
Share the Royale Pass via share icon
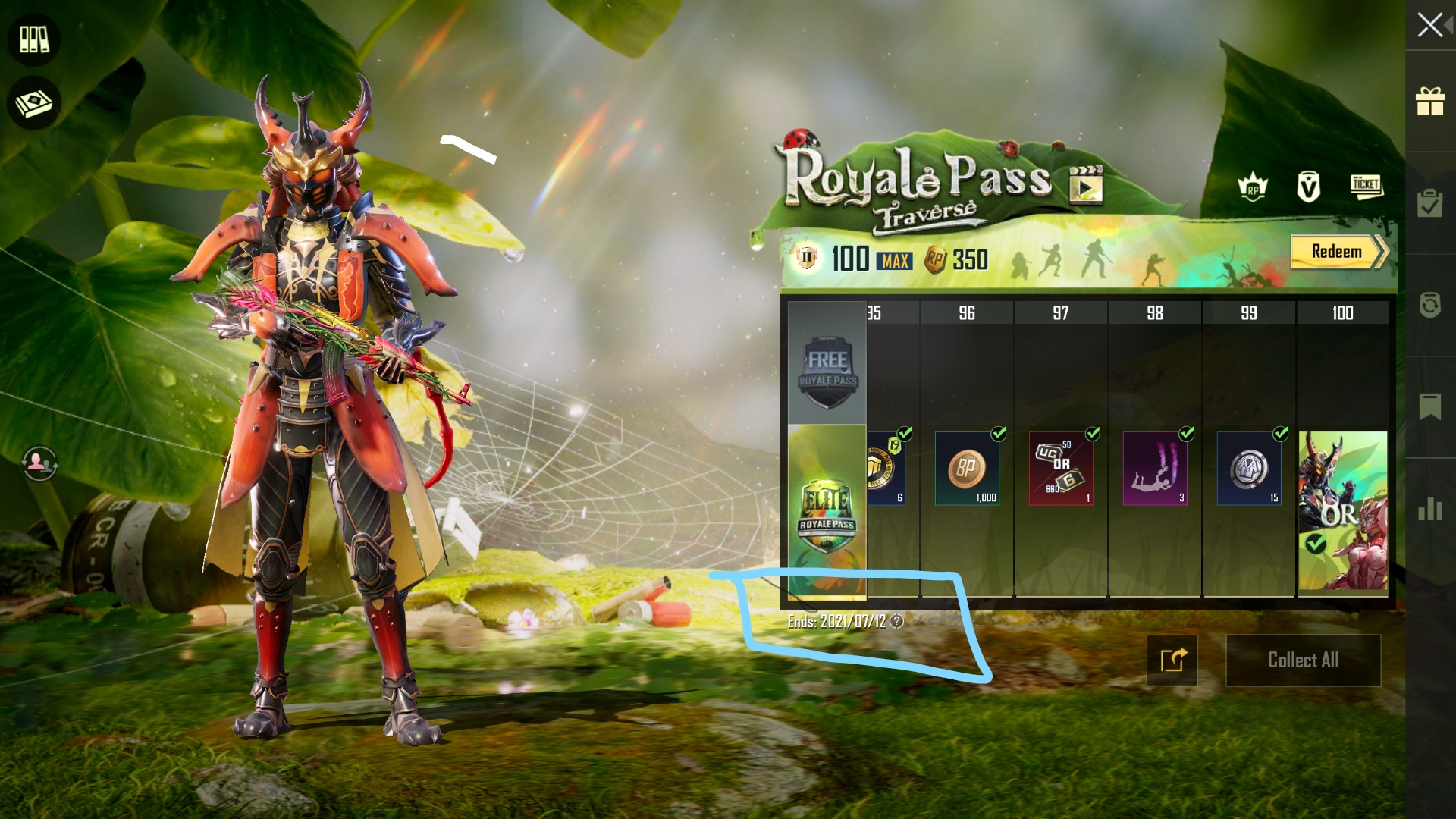(1172, 661)
